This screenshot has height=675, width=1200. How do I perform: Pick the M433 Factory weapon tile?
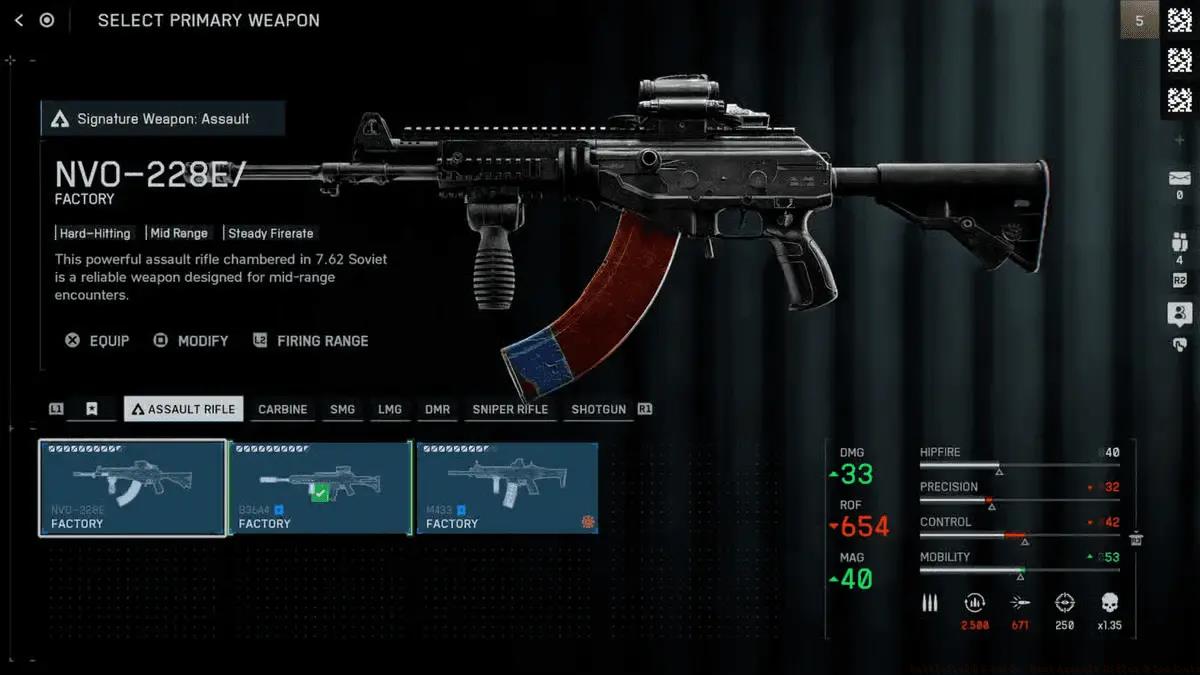click(507, 489)
